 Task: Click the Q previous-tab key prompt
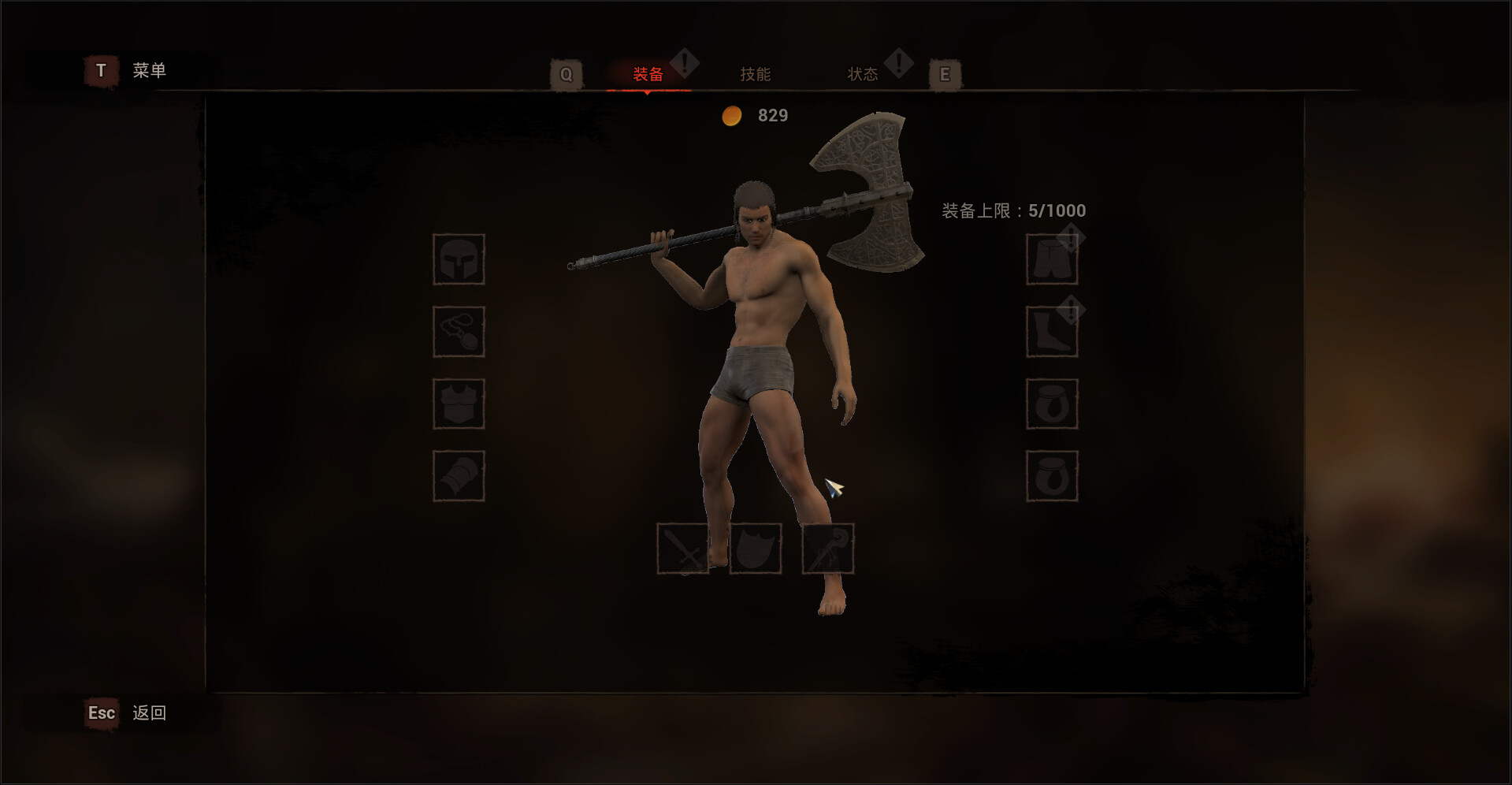point(566,73)
